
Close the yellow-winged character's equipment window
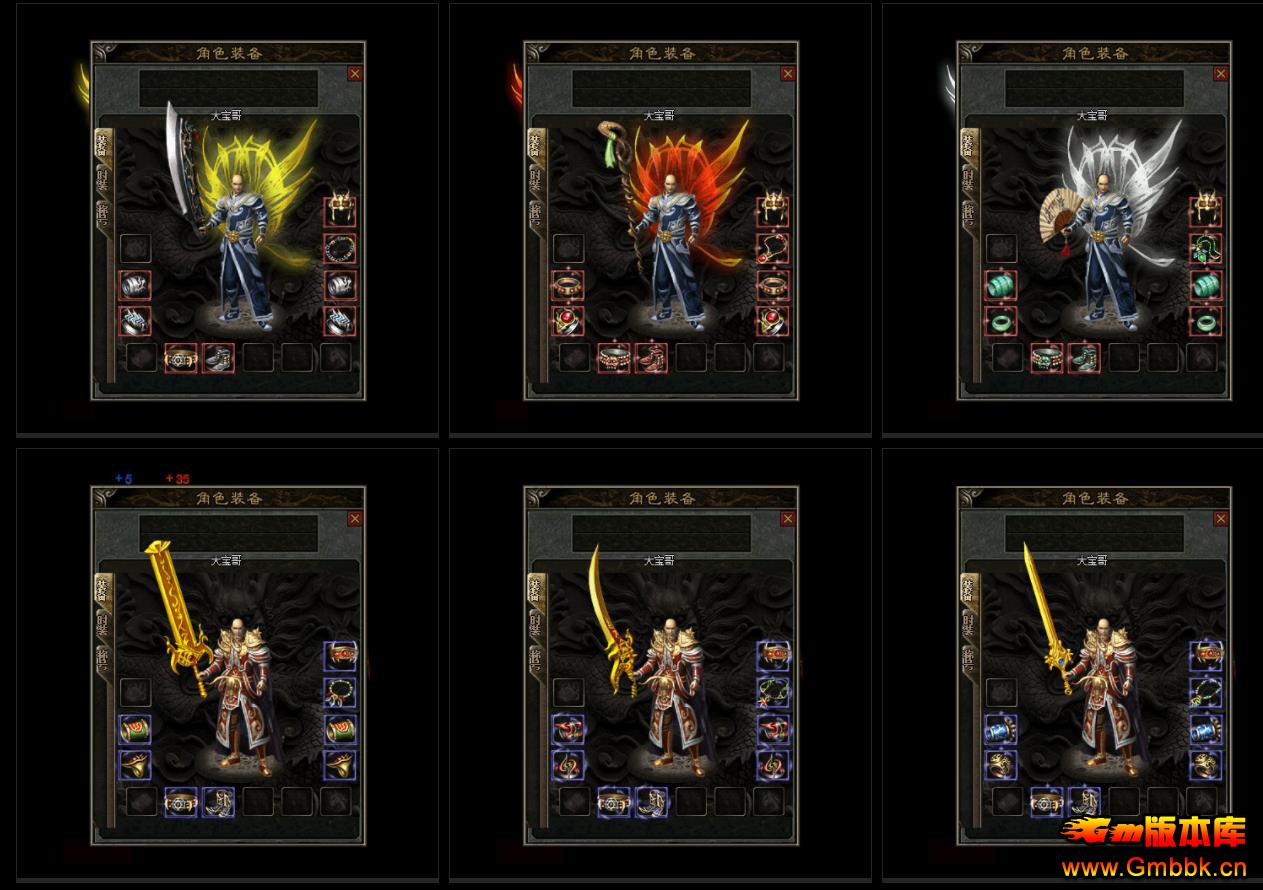[x=355, y=73]
